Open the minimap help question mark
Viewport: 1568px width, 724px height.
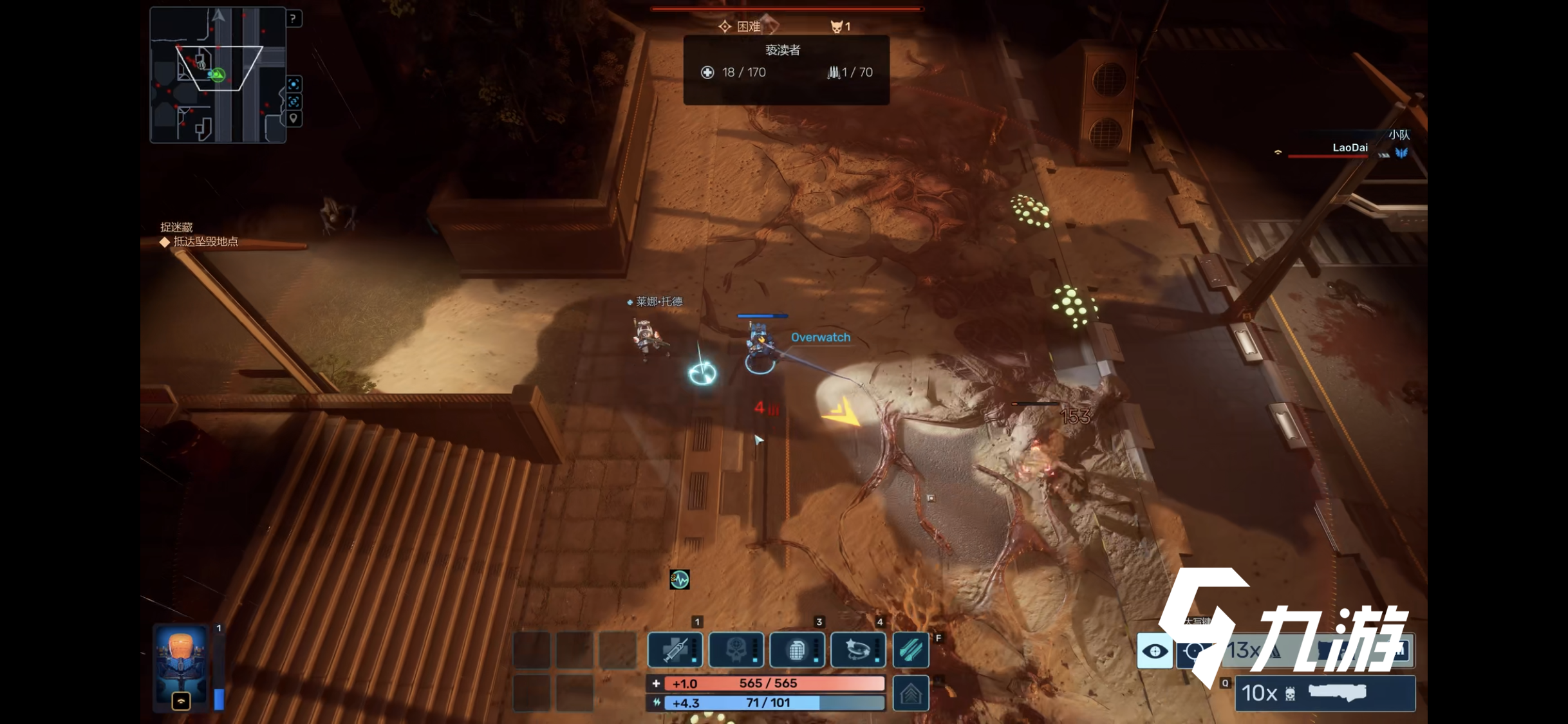[x=293, y=19]
